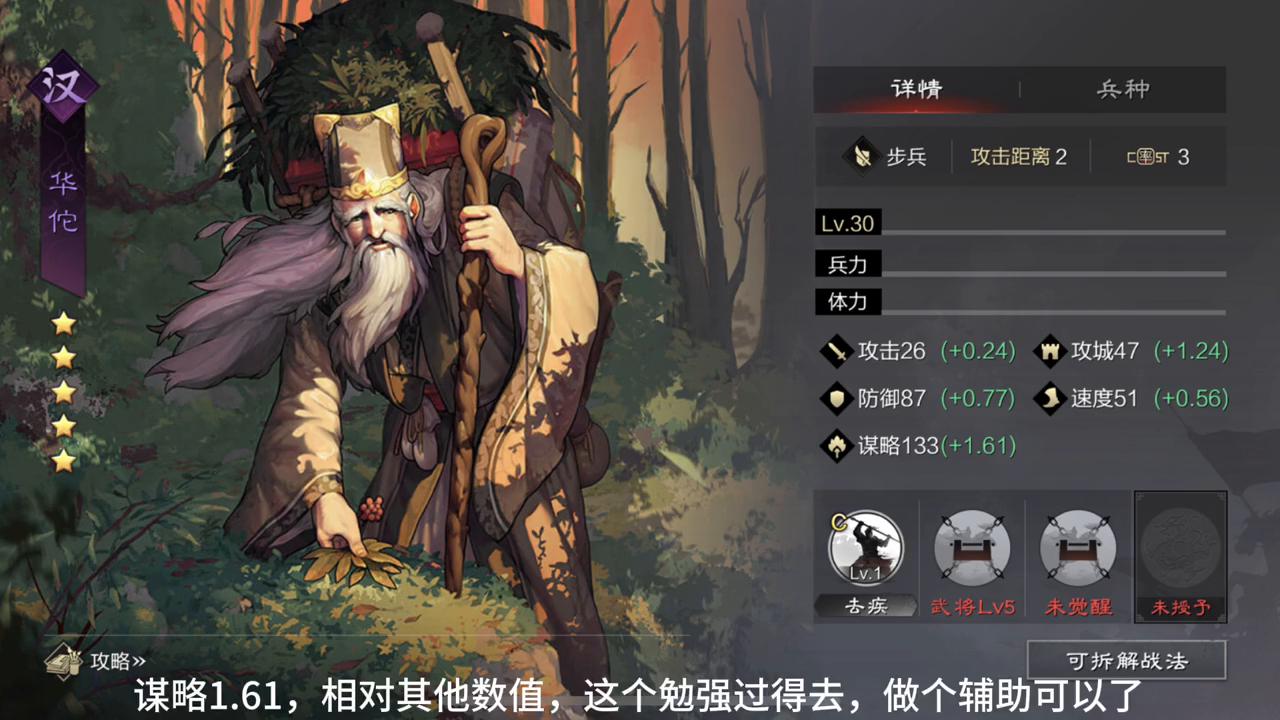The width and height of the screenshot is (1280, 720).
Task: Open the 未觉醒 skill slot icon
Action: pos(1077,548)
